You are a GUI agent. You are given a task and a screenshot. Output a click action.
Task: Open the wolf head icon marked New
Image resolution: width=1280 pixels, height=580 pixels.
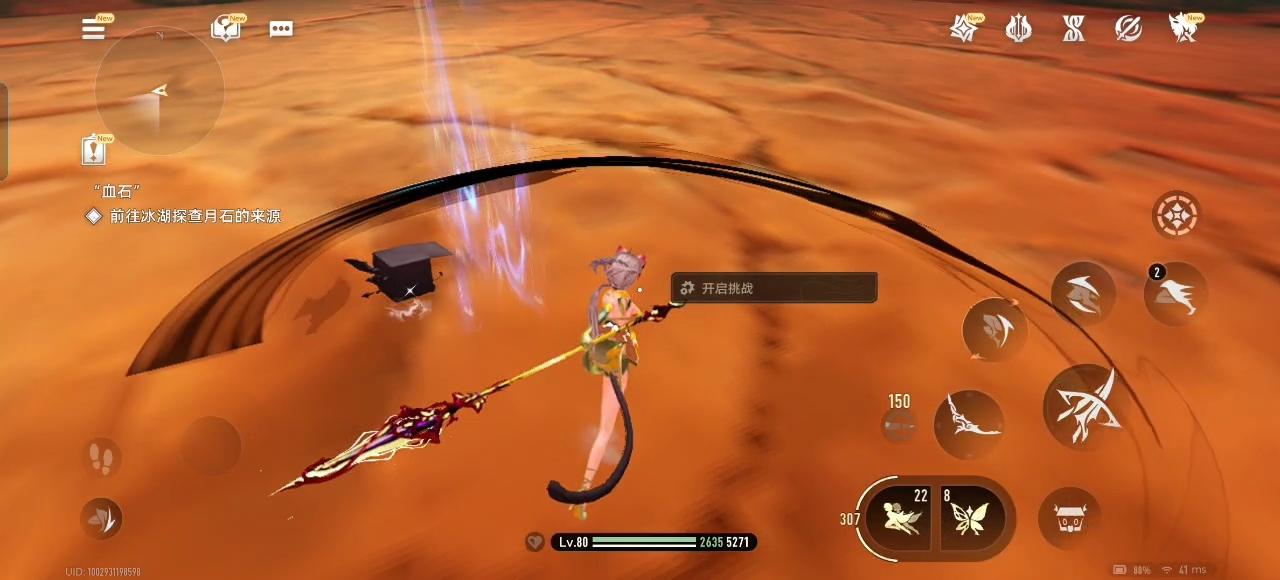click(x=1184, y=29)
